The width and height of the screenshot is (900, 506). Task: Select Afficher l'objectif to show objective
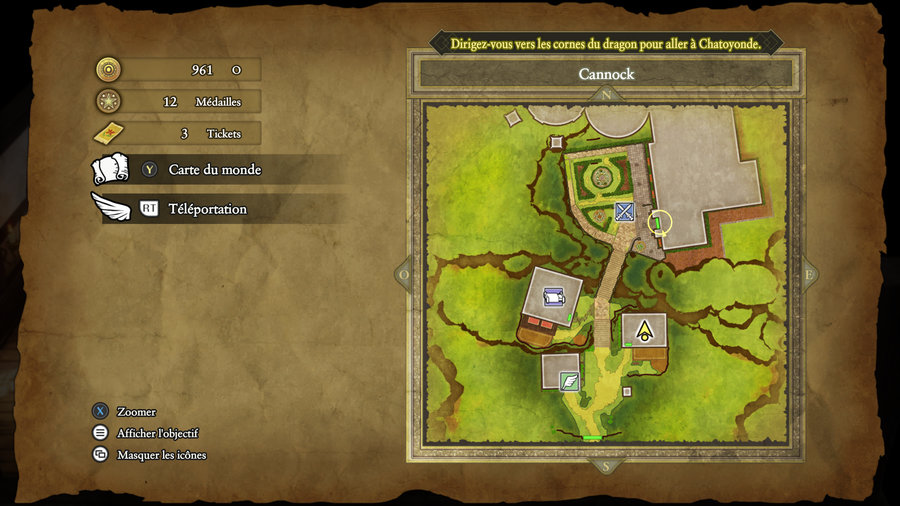tap(157, 433)
